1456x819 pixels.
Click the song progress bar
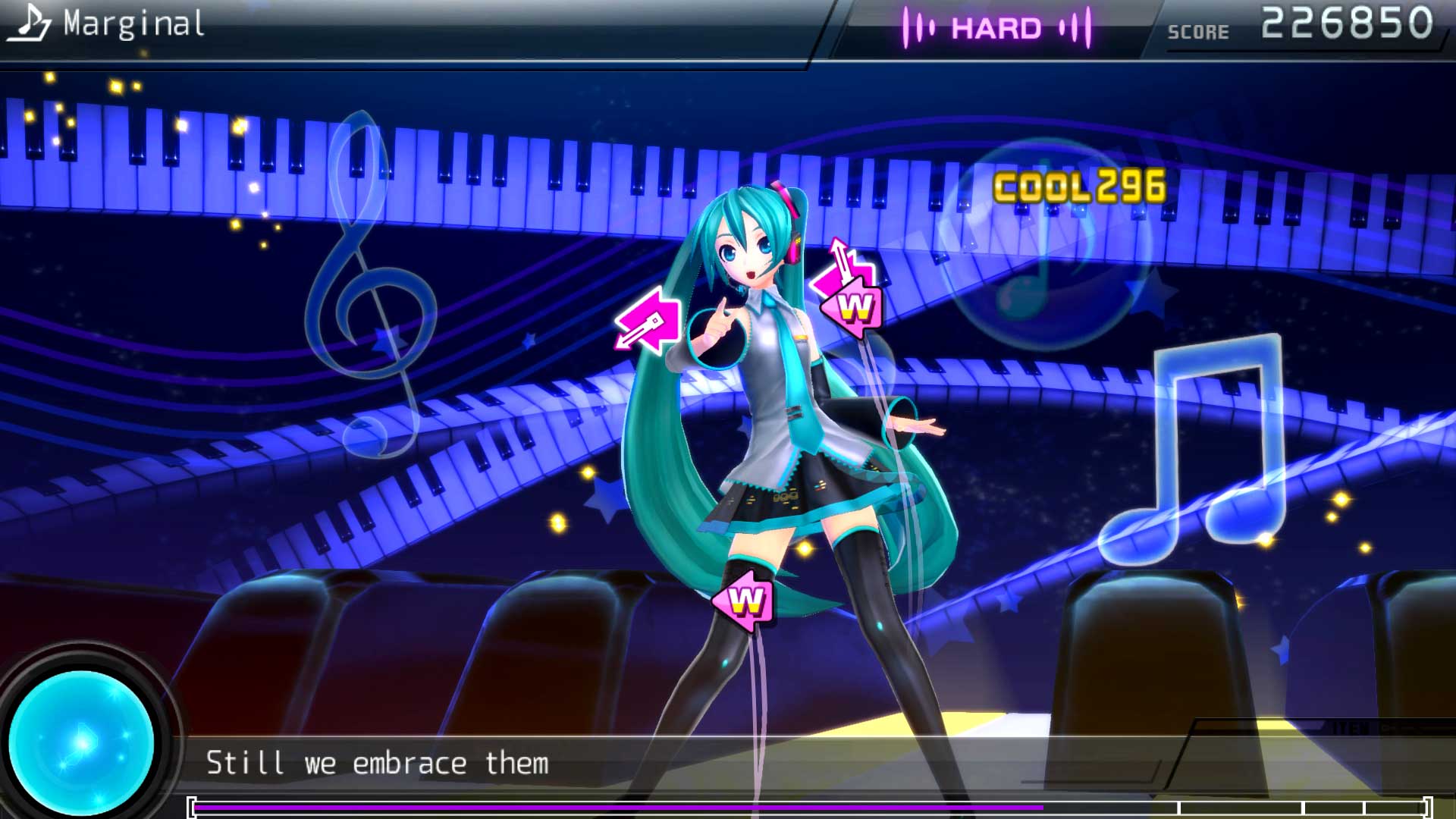pos(809,808)
